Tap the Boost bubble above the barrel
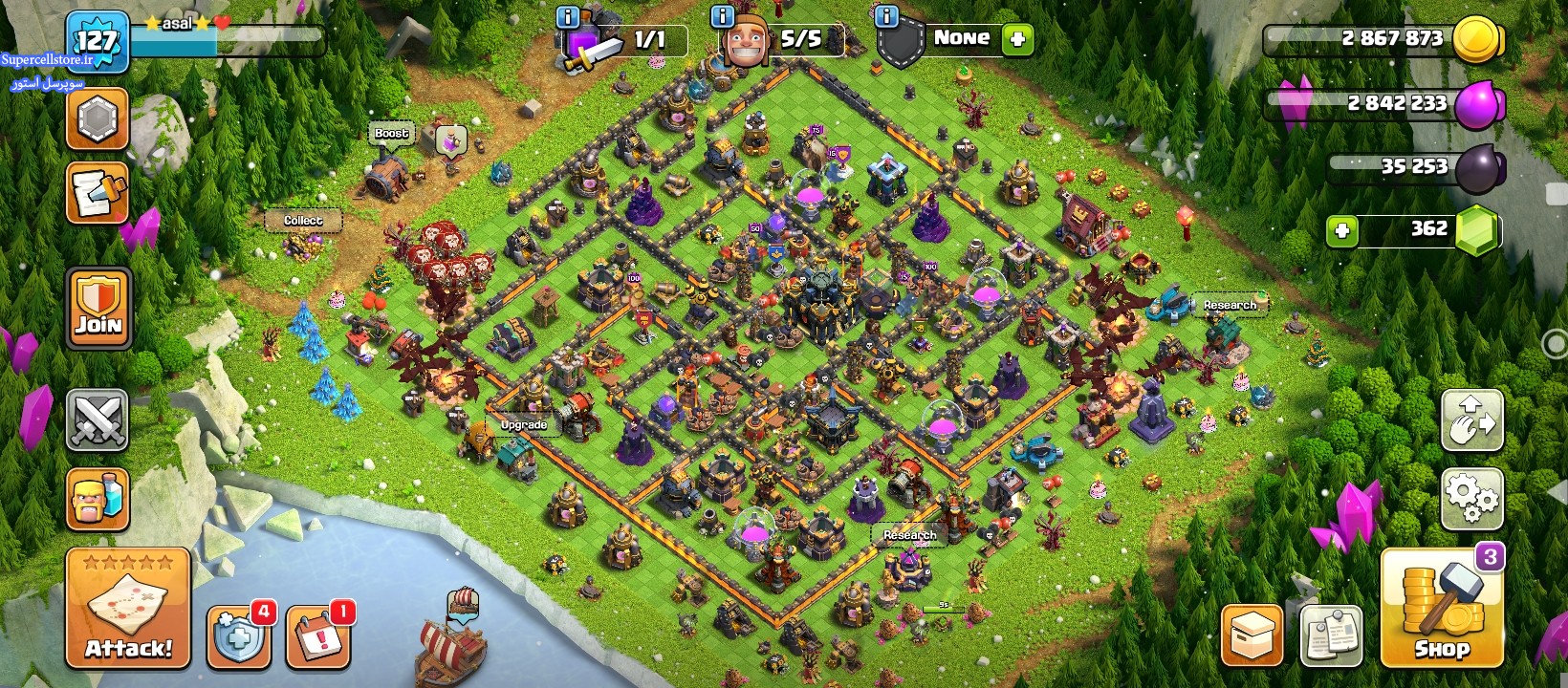Image resolution: width=1568 pixels, height=688 pixels. point(391,134)
